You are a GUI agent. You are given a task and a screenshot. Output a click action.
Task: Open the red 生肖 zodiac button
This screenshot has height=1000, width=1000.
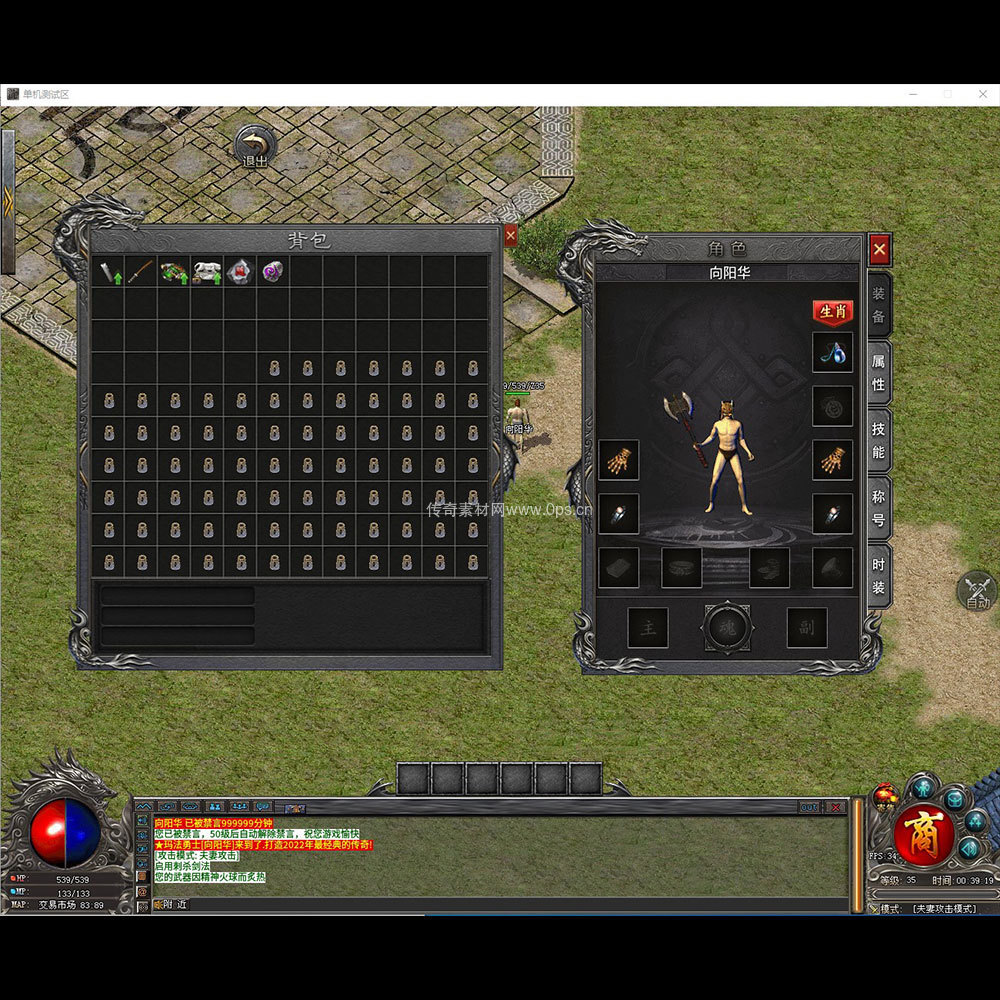pos(832,312)
